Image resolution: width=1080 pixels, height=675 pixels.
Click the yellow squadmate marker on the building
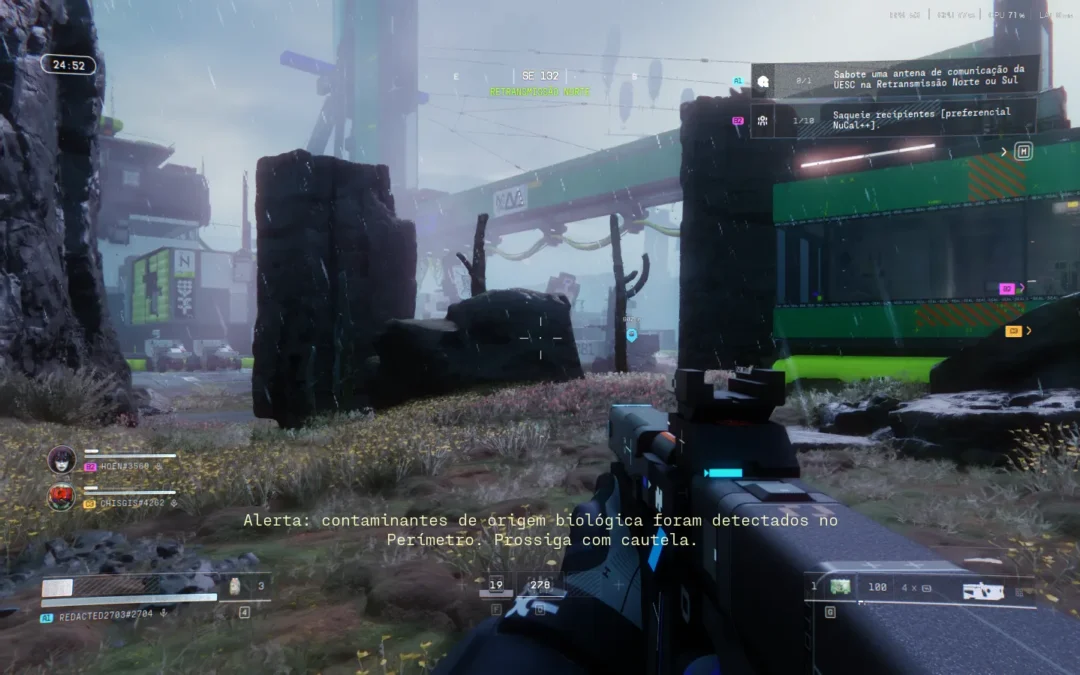pyautogui.click(x=1013, y=331)
